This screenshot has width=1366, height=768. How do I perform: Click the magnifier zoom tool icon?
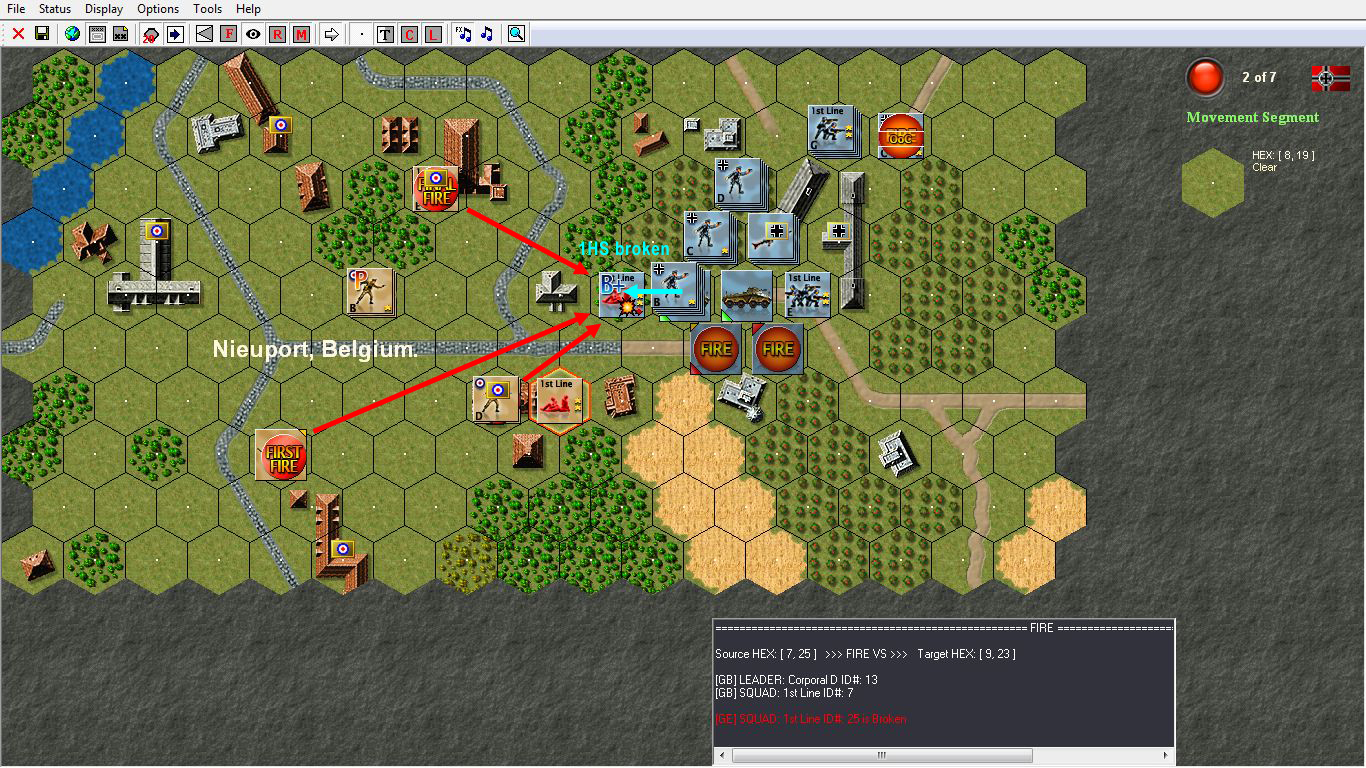516,33
